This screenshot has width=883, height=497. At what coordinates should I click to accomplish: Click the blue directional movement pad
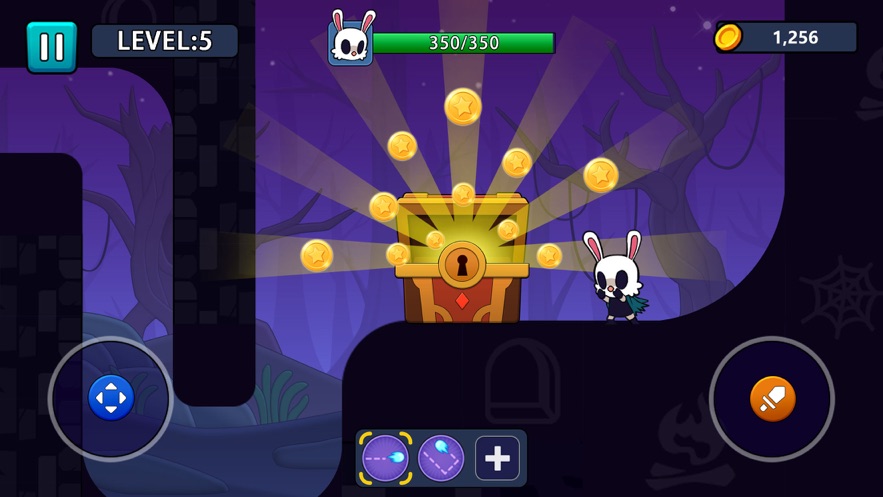110,399
